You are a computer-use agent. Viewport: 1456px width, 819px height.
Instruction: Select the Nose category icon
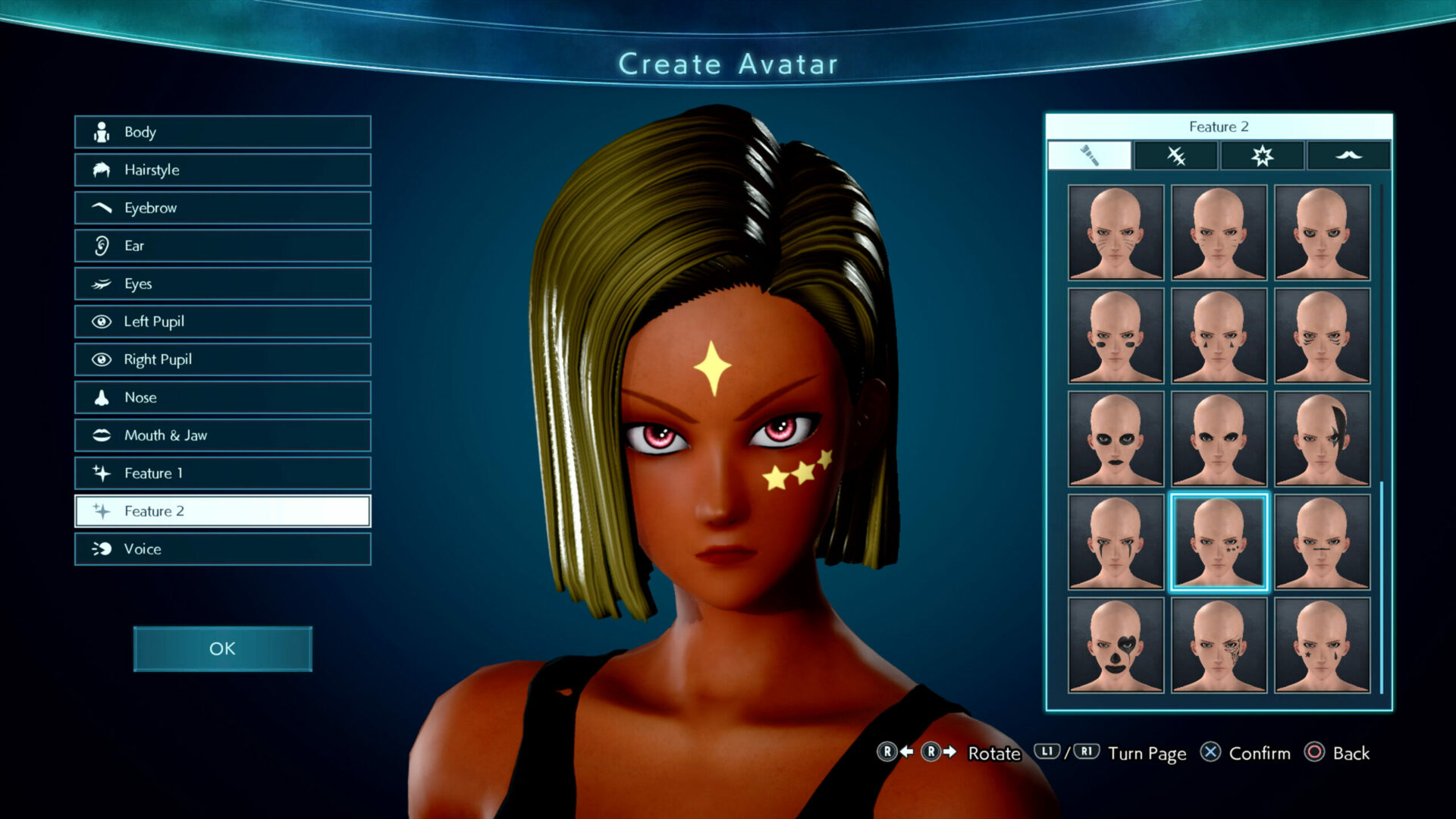(x=101, y=397)
